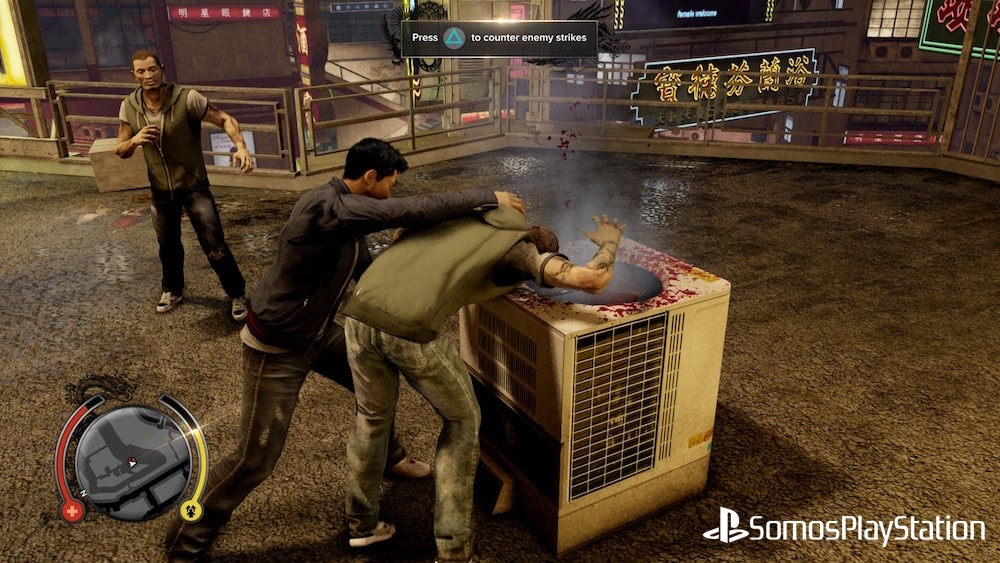The height and width of the screenshot is (563, 1000).
Task: Click the SomosPlayStation watermark logo
Action: click(843, 528)
